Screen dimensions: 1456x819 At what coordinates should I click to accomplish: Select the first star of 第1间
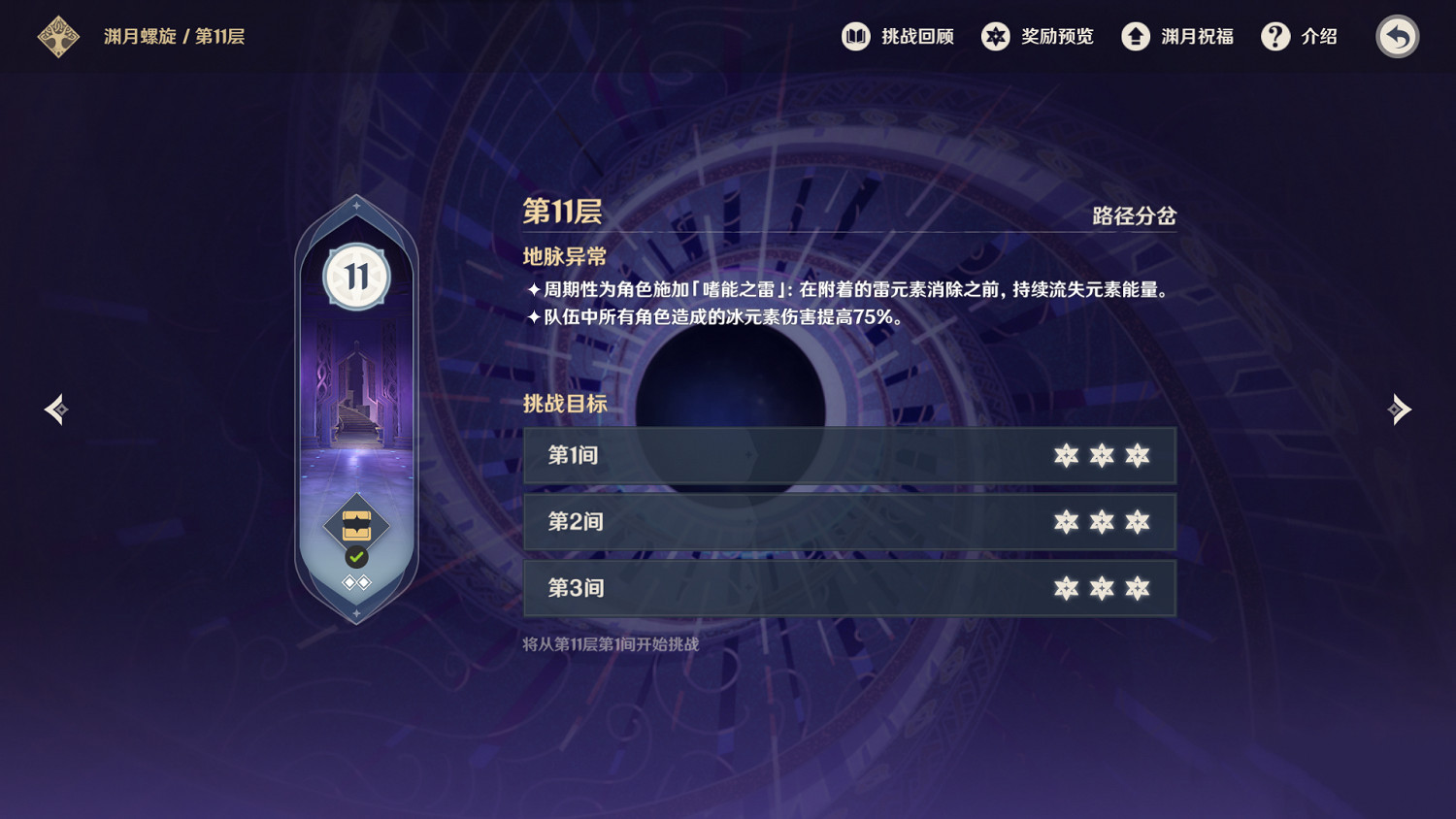[1068, 455]
